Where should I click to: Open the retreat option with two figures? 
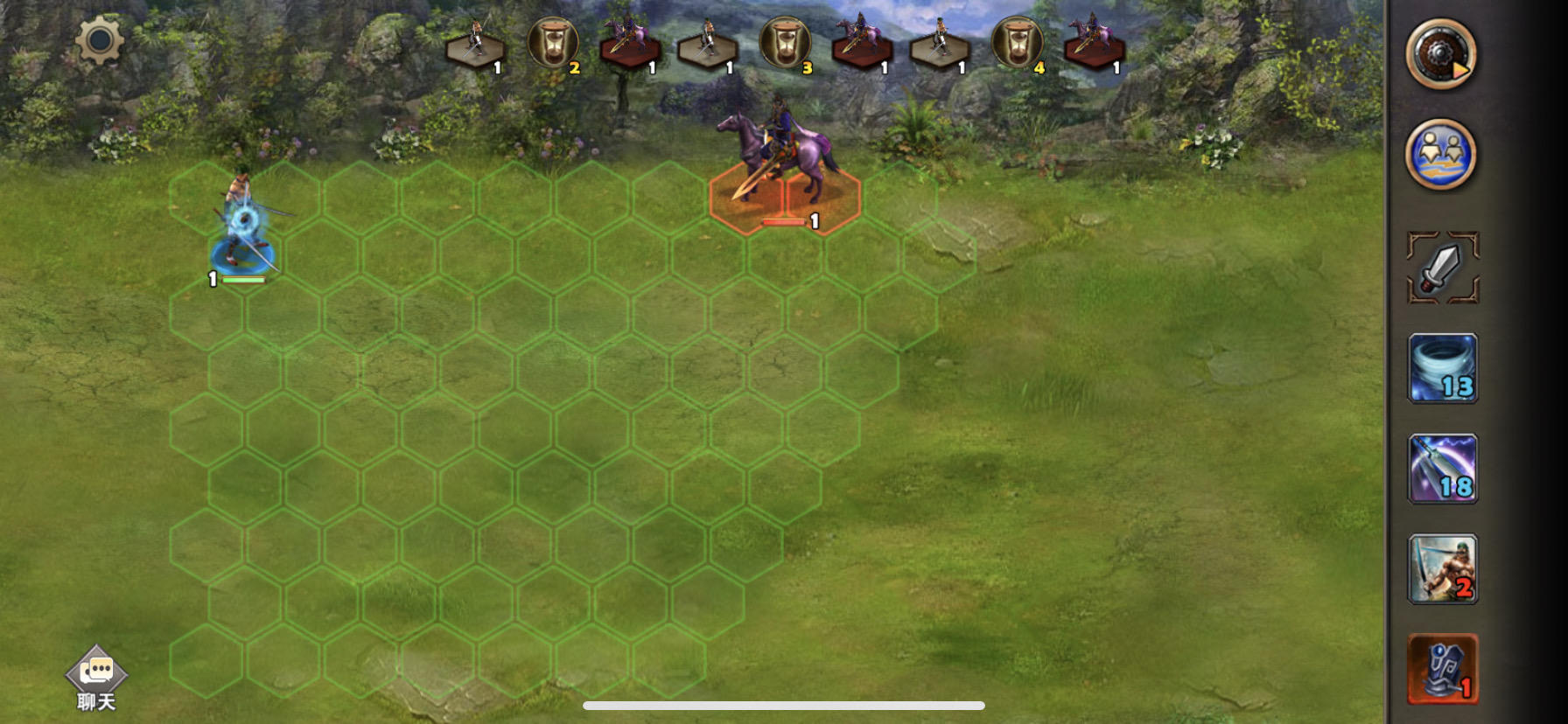(x=1442, y=153)
